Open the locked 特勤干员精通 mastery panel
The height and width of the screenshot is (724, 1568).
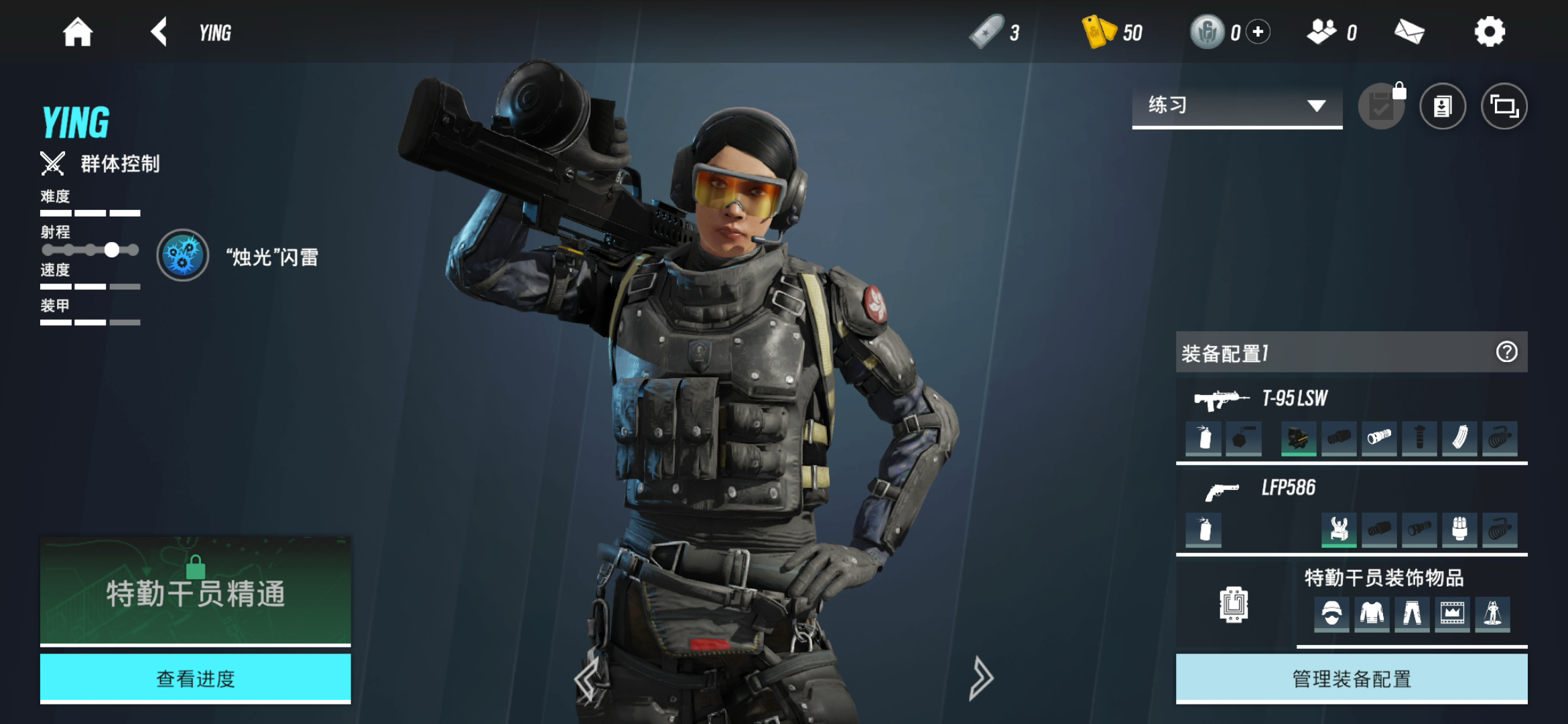(195, 590)
